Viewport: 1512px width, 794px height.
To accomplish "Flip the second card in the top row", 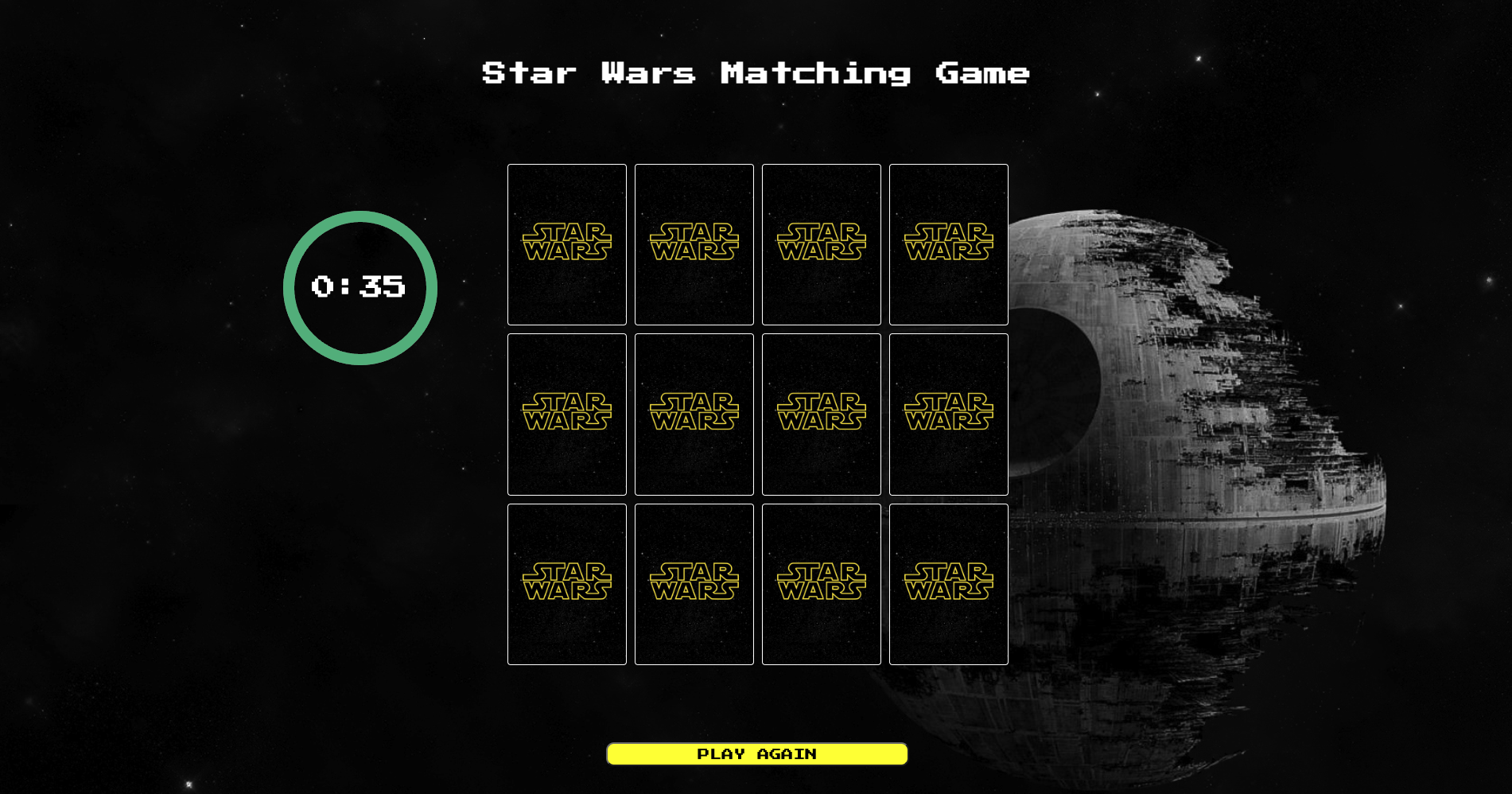I will pos(694,244).
